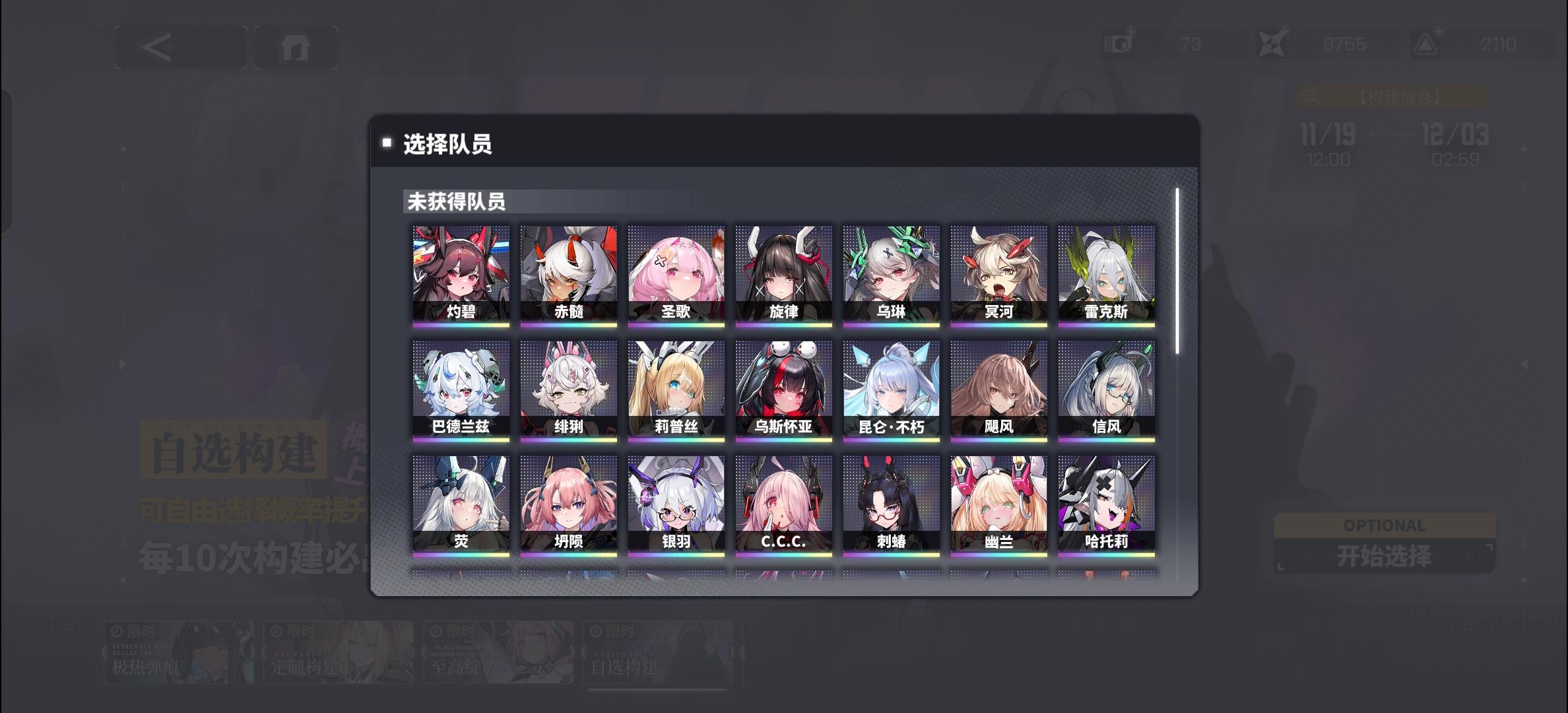Switch to the 至高绽放 banner tab
1568x713 pixels.
click(x=498, y=650)
